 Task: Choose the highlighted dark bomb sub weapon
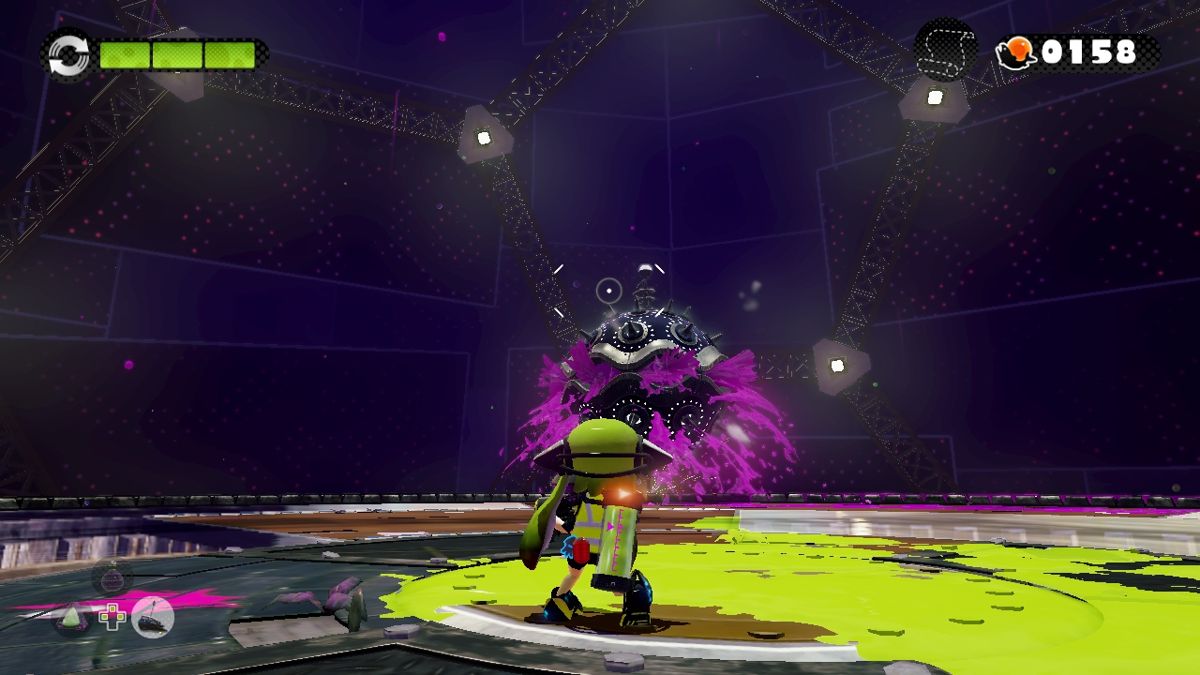coord(153,617)
